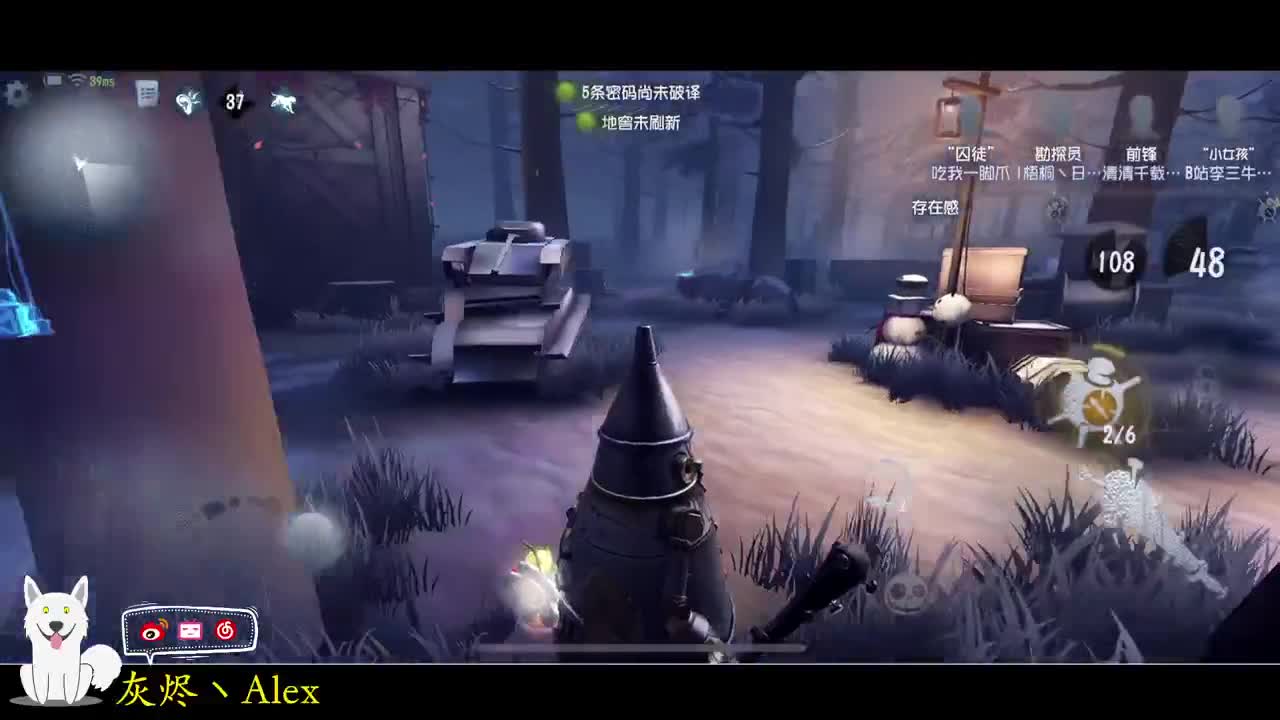1280x720 pixels.
Task: Activate the ability icon showing 48
Action: (x=1205, y=263)
